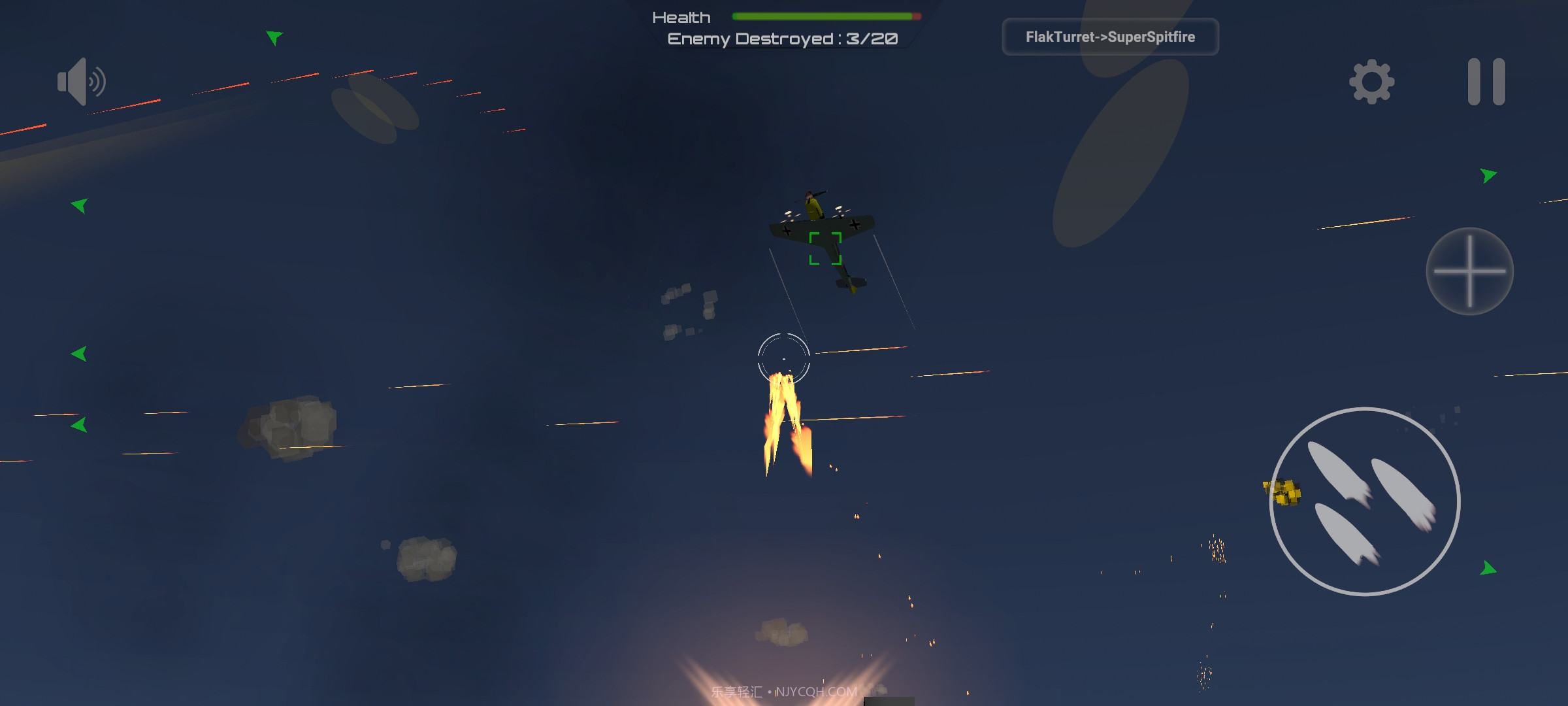Switch view with FlakTurret->SuperSpitfire button
Image resolution: width=1568 pixels, height=706 pixels.
point(1110,37)
